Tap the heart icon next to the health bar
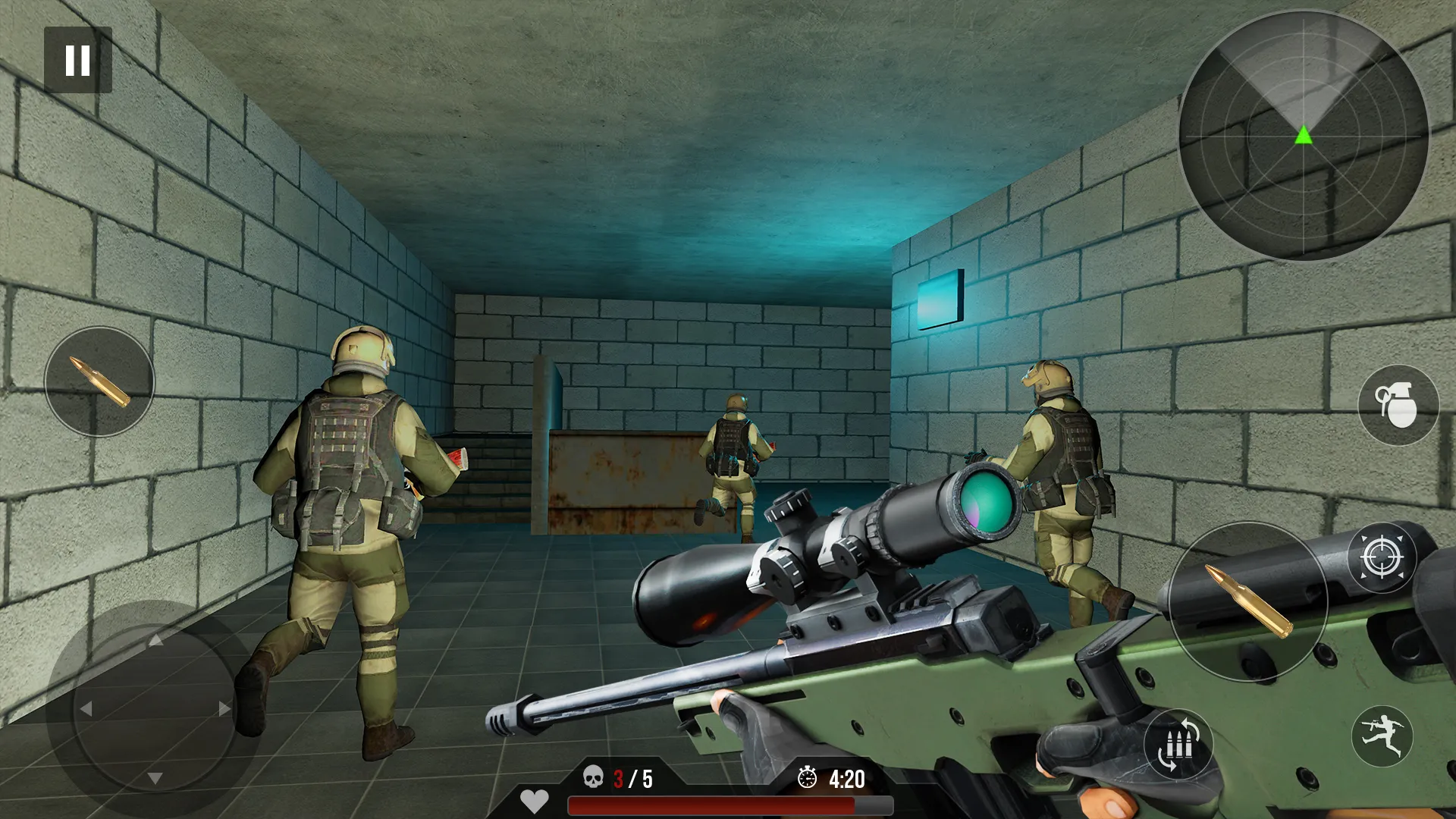 (536, 800)
